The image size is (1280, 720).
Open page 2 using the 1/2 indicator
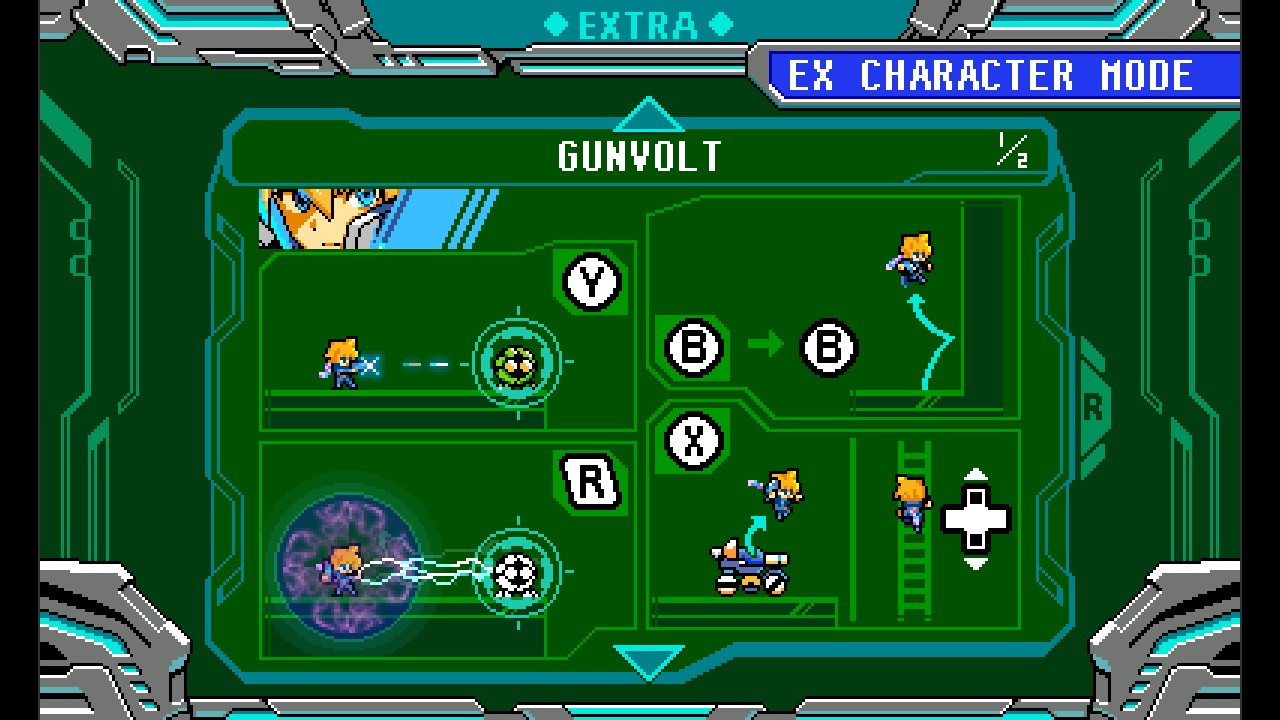tap(1015, 151)
